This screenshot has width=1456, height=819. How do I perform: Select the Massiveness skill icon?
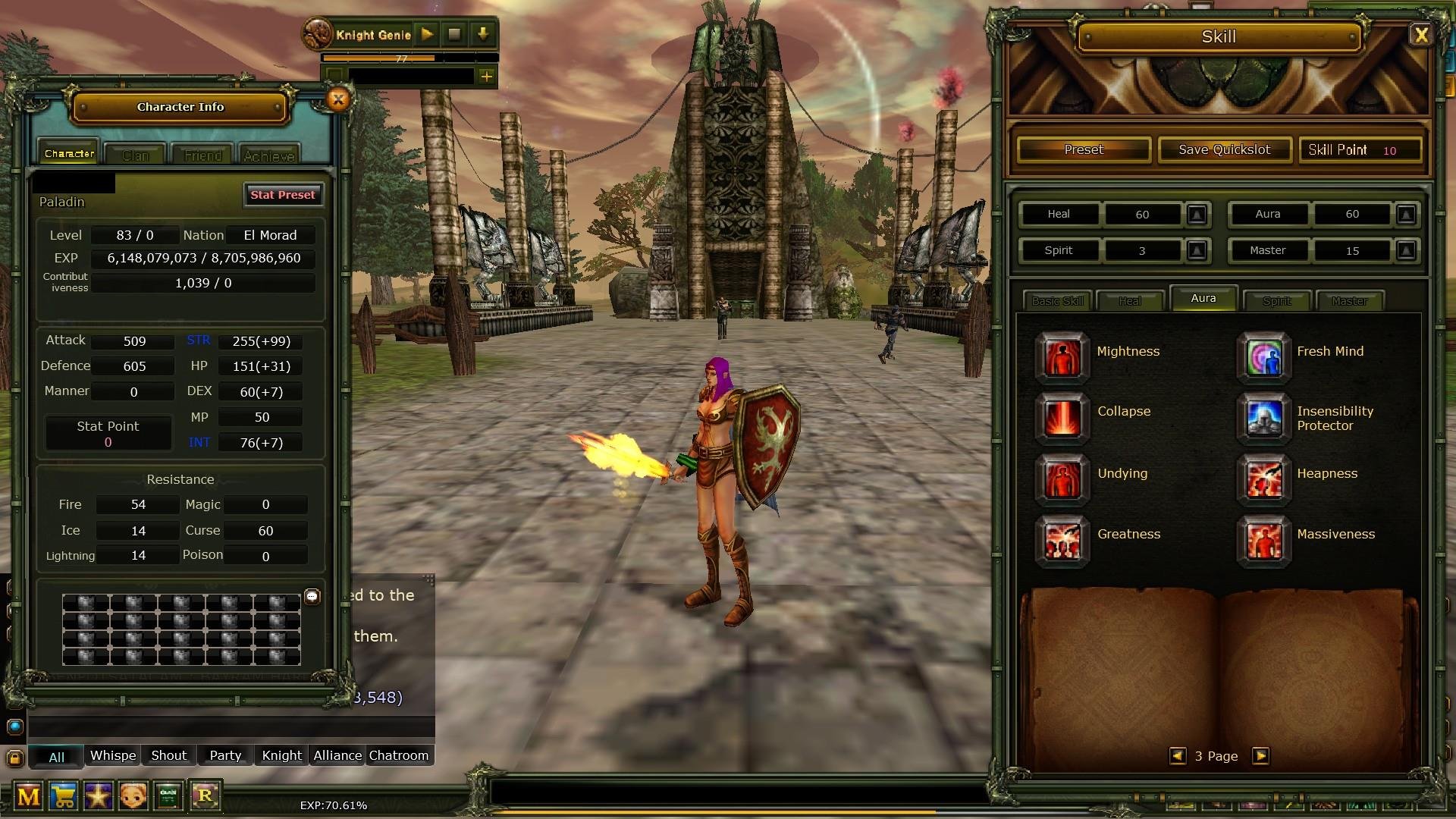[x=1263, y=541]
